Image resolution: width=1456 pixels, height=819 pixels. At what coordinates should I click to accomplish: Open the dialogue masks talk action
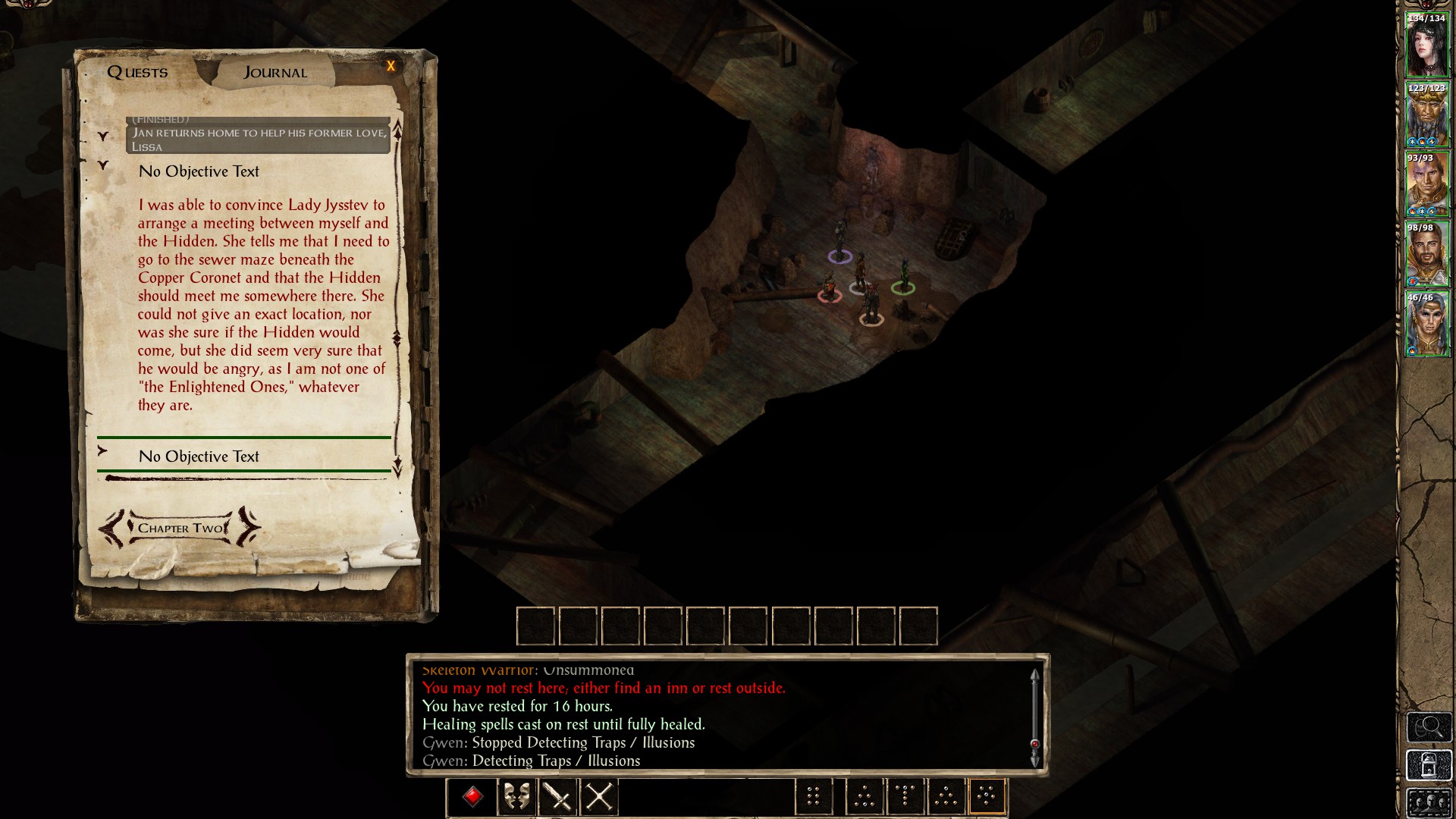(x=517, y=797)
